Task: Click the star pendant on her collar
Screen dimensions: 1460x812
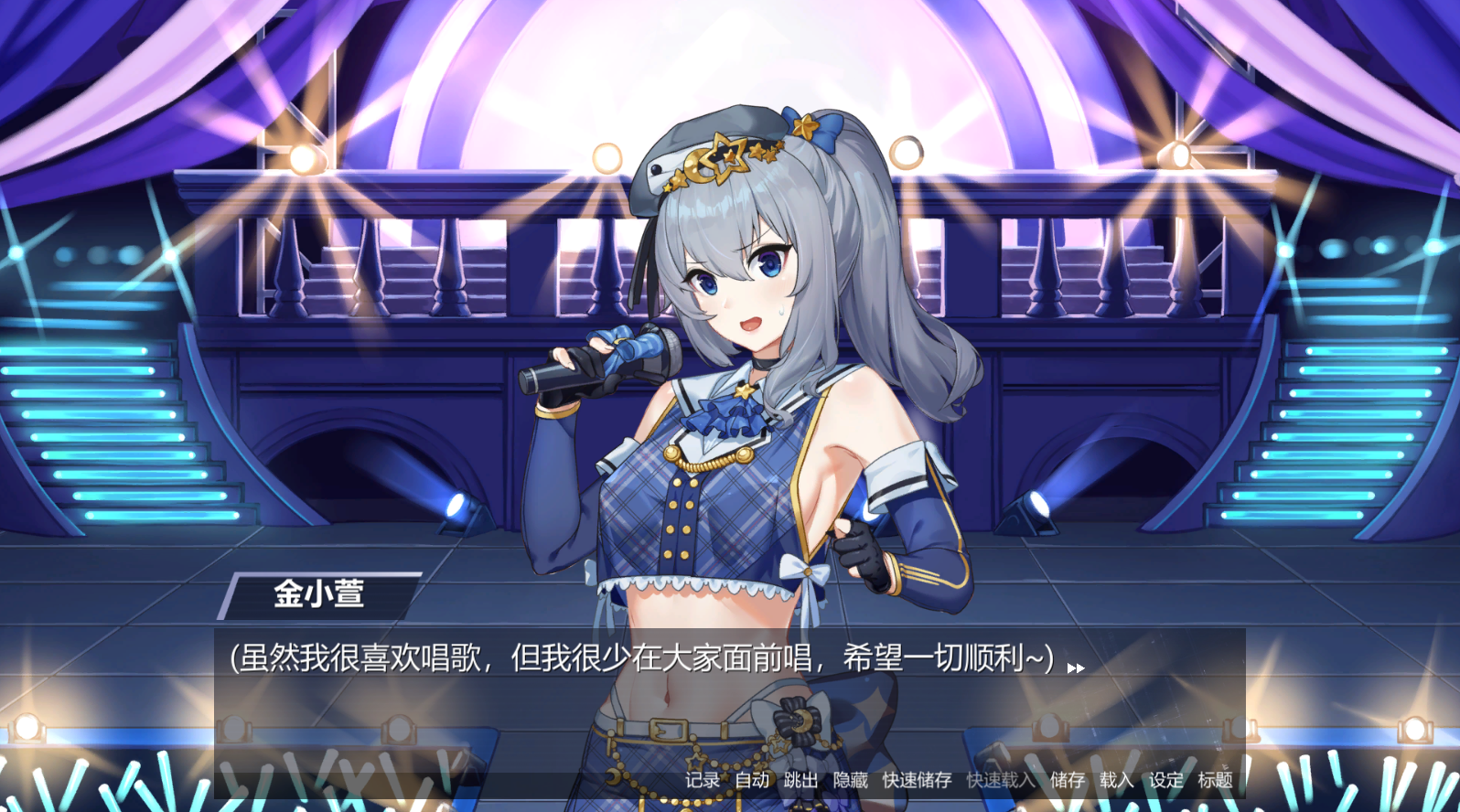Action: (743, 391)
